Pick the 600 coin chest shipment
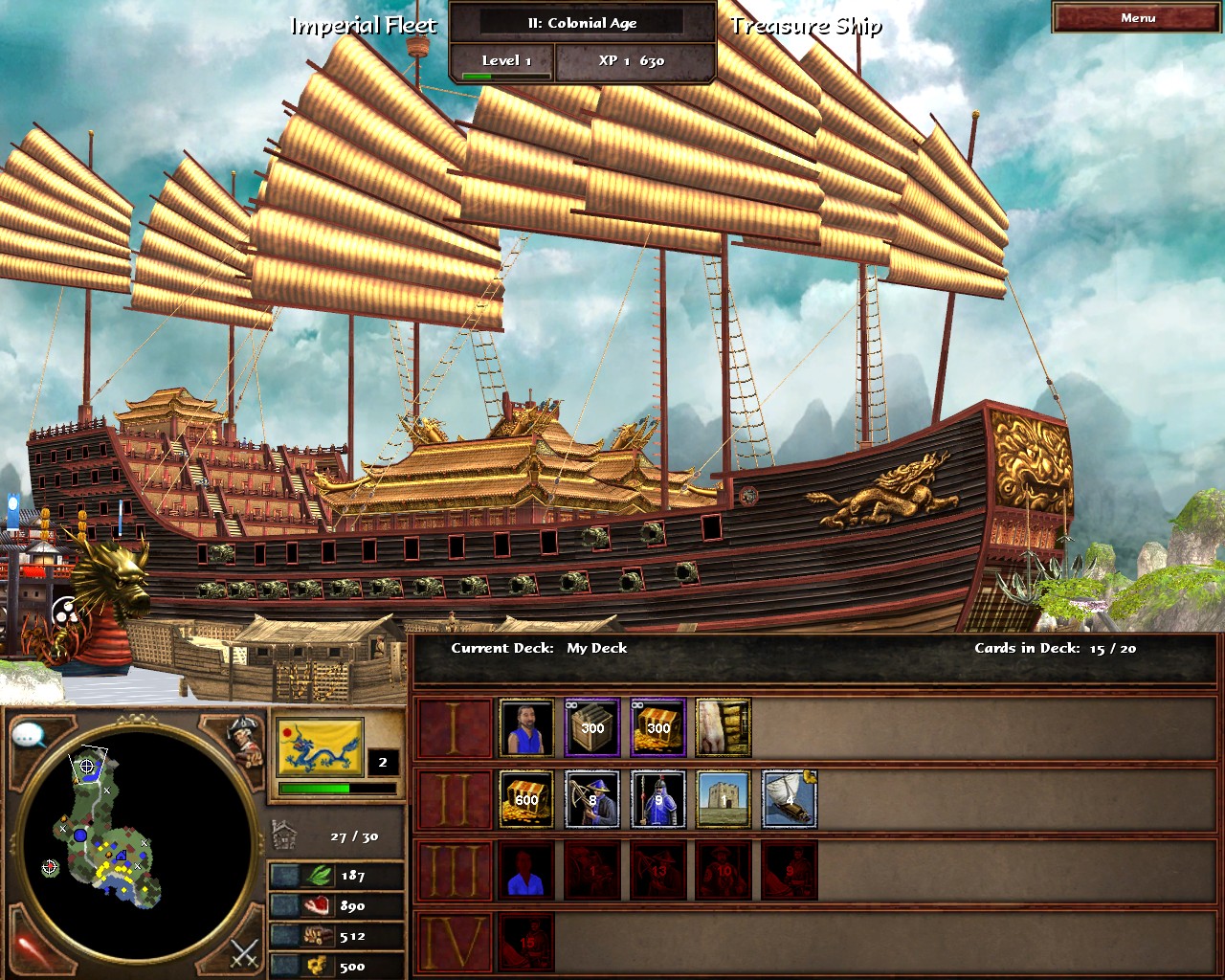This screenshot has height=980, width=1225. (526, 799)
